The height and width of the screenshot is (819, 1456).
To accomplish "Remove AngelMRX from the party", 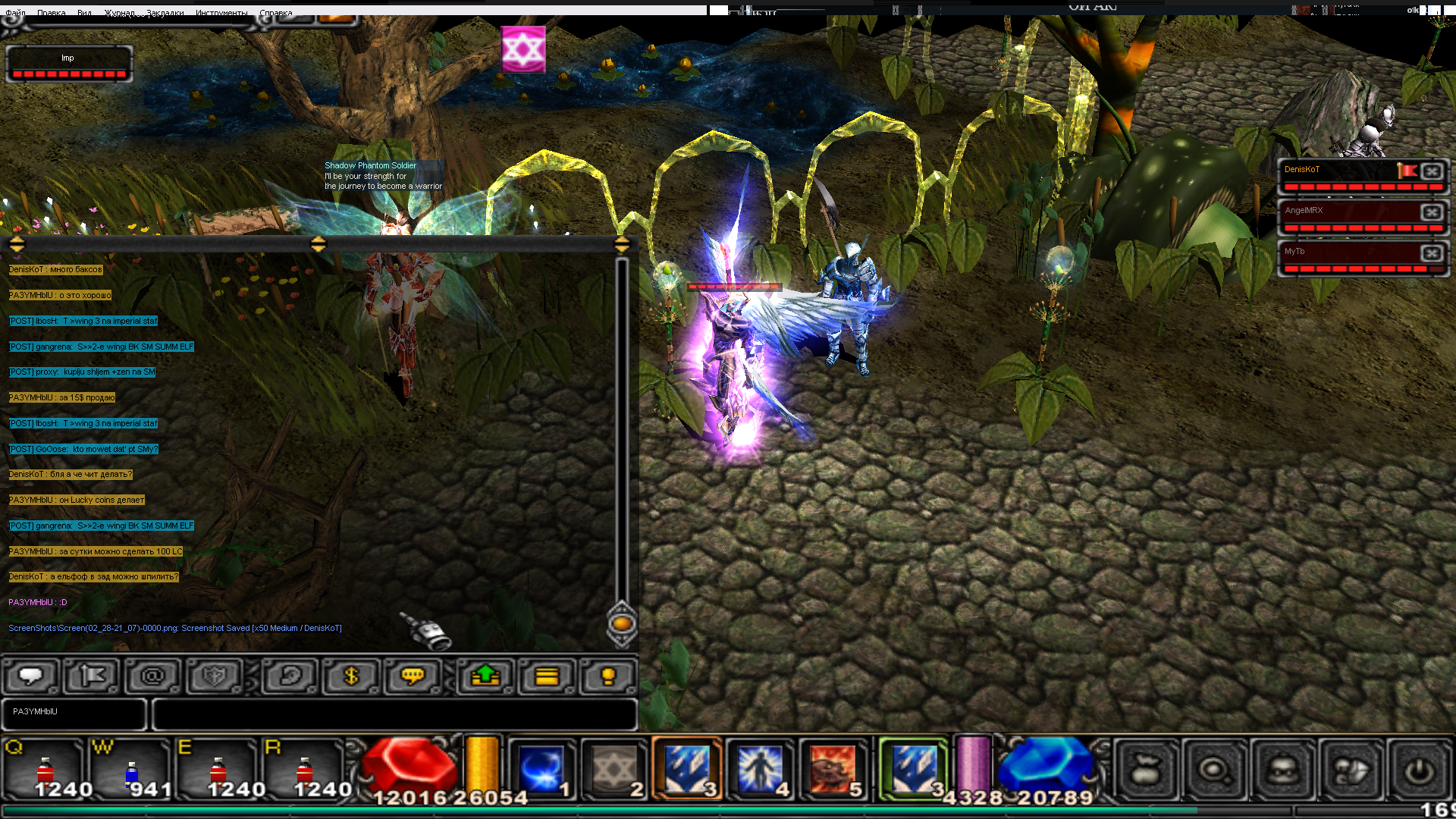I will point(1432,212).
